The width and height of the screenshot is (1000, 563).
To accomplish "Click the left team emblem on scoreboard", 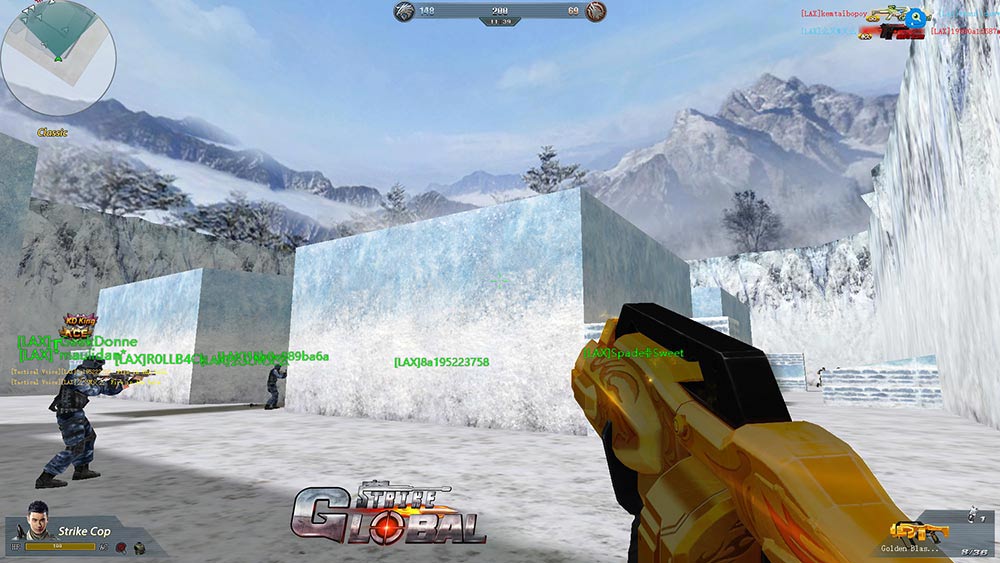I will pyautogui.click(x=405, y=11).
